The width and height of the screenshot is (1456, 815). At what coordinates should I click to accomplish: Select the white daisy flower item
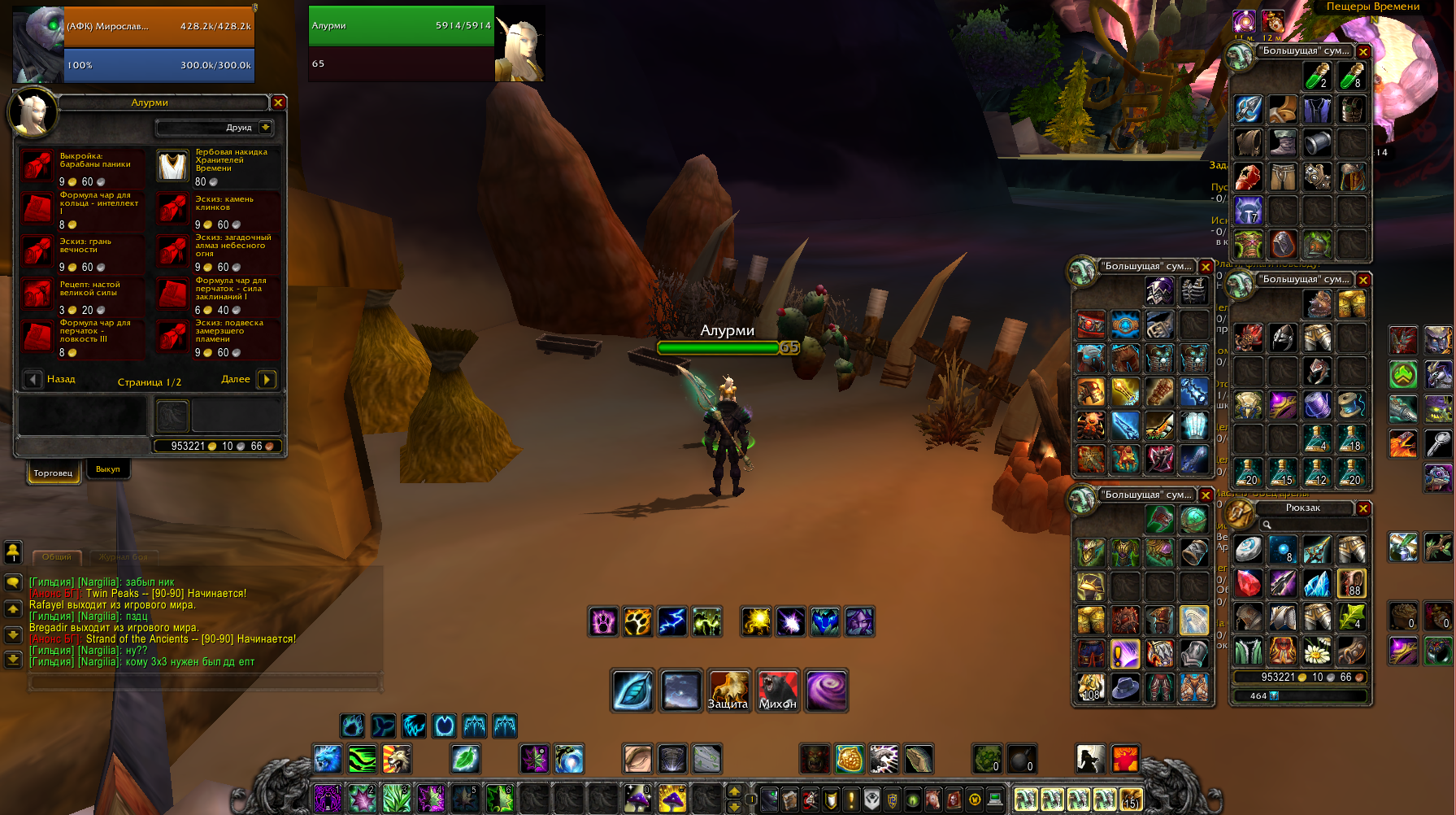click(x=1317, y=651)
